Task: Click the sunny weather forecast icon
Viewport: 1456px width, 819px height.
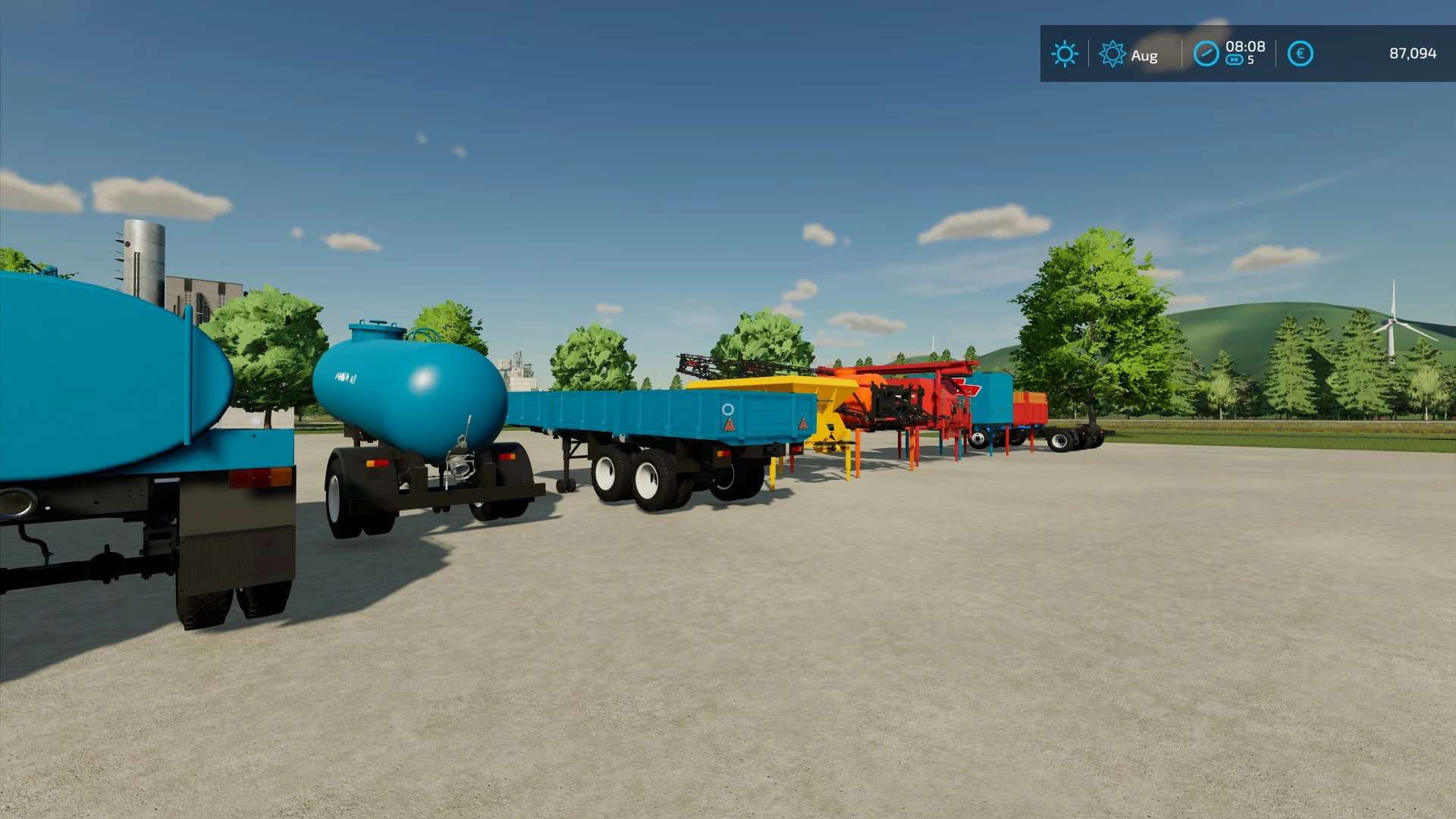Action: click(1064, 54)
